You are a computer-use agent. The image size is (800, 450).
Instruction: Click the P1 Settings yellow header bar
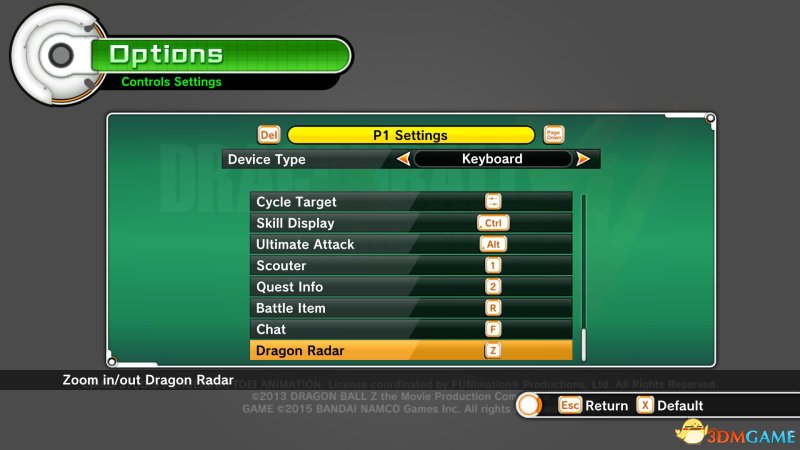point(411,135)
